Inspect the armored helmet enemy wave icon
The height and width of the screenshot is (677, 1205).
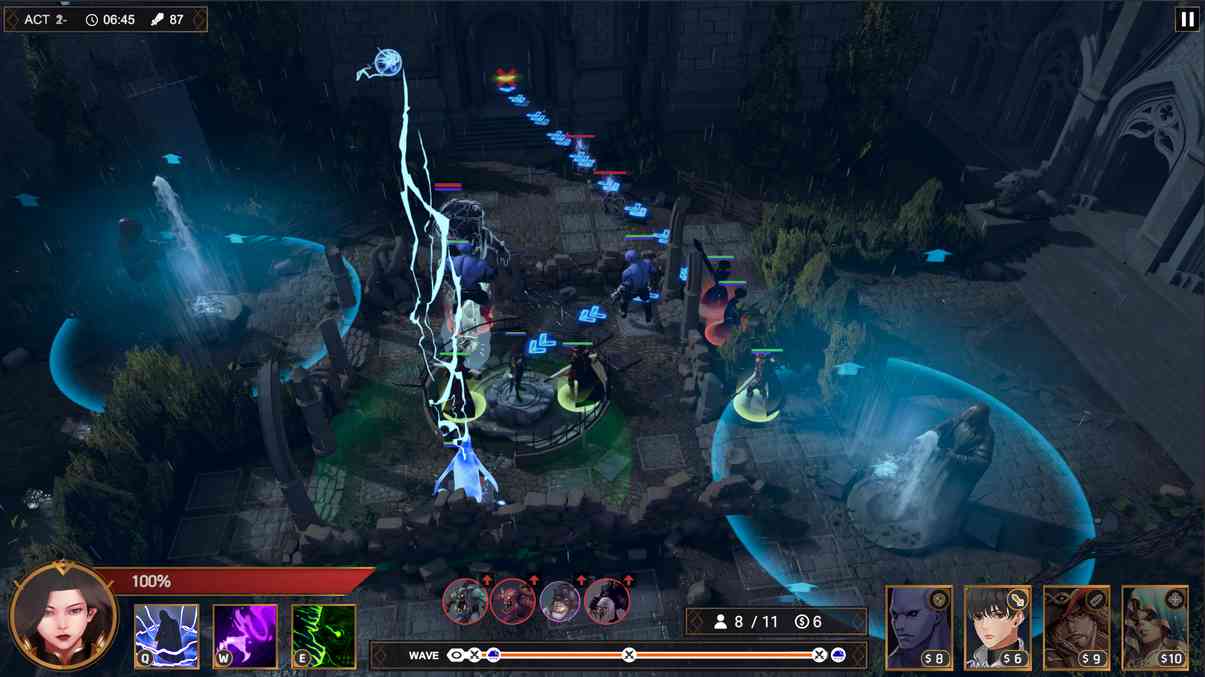(x=607, y=602)
